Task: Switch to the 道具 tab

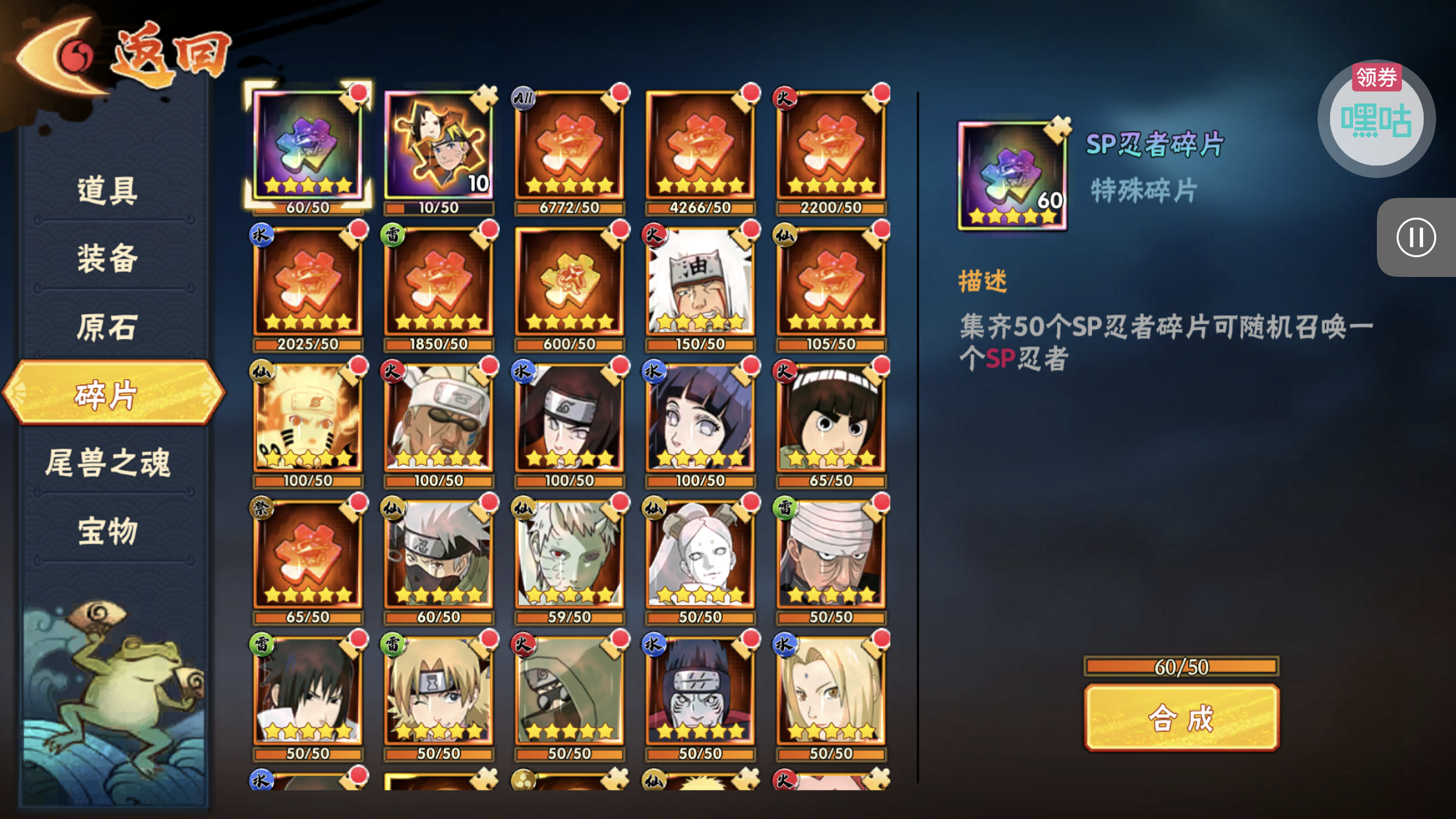Action: pyautogui.click(x=107, y=191)
